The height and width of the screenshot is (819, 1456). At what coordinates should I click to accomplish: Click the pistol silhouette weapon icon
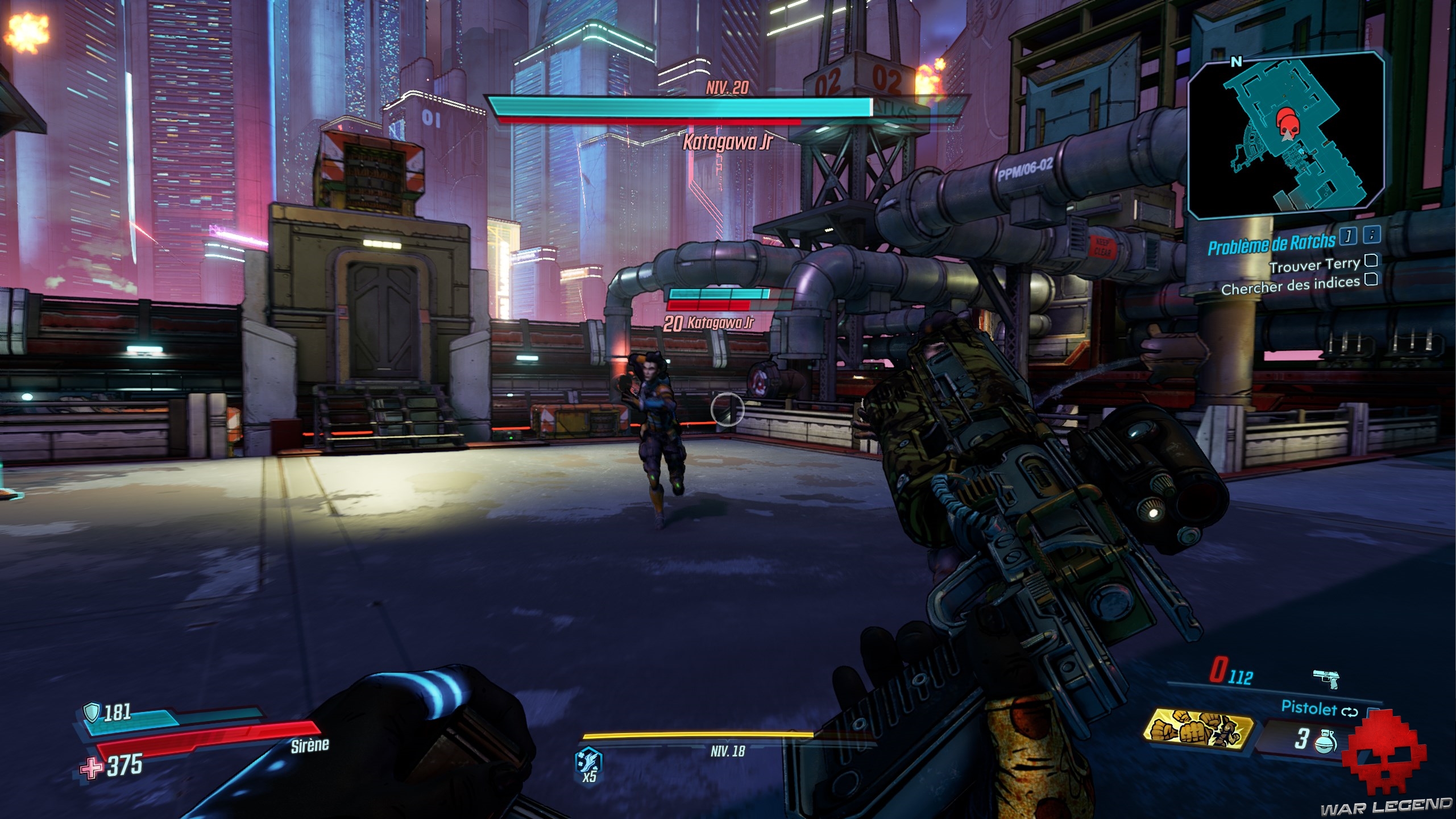[1326, 679]
